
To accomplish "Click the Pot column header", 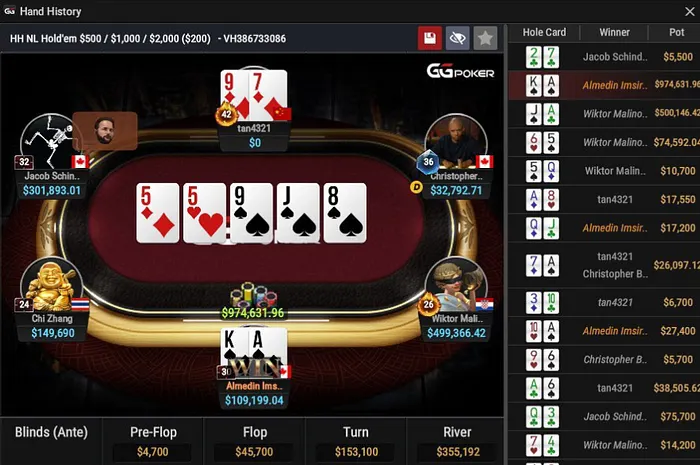I will coord(678,32).
